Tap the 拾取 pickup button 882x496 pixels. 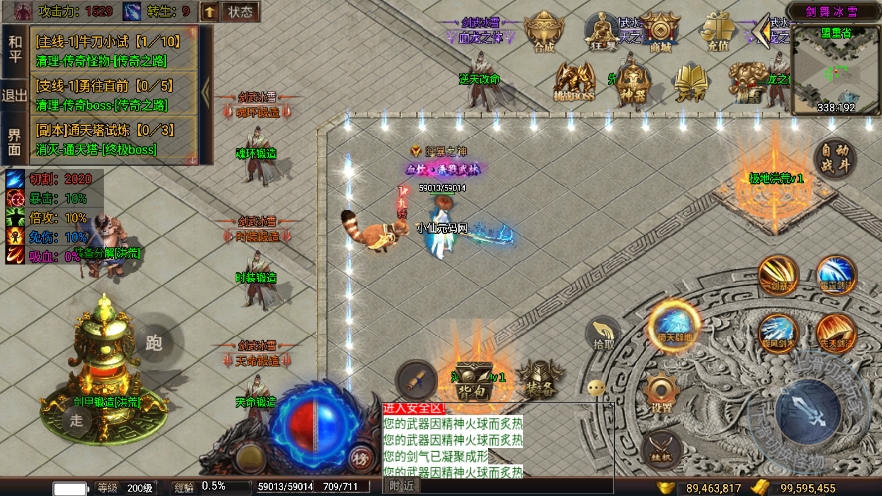coord(603,335)
